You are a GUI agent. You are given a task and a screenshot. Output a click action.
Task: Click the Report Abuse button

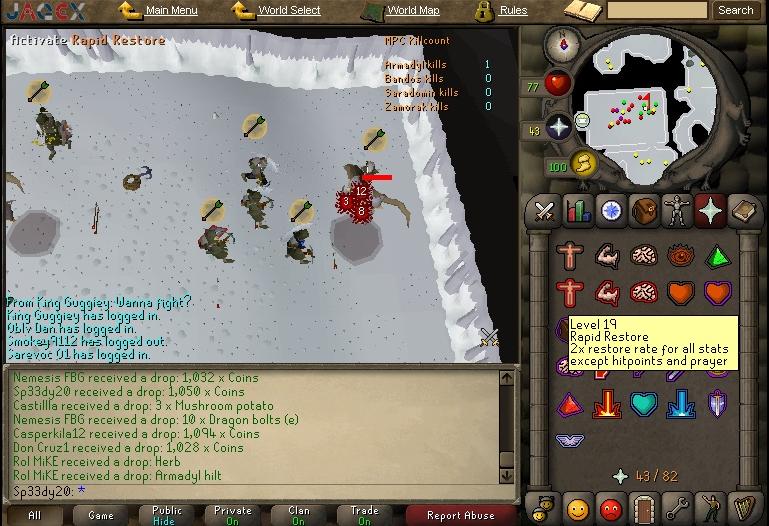pos(460,515)
